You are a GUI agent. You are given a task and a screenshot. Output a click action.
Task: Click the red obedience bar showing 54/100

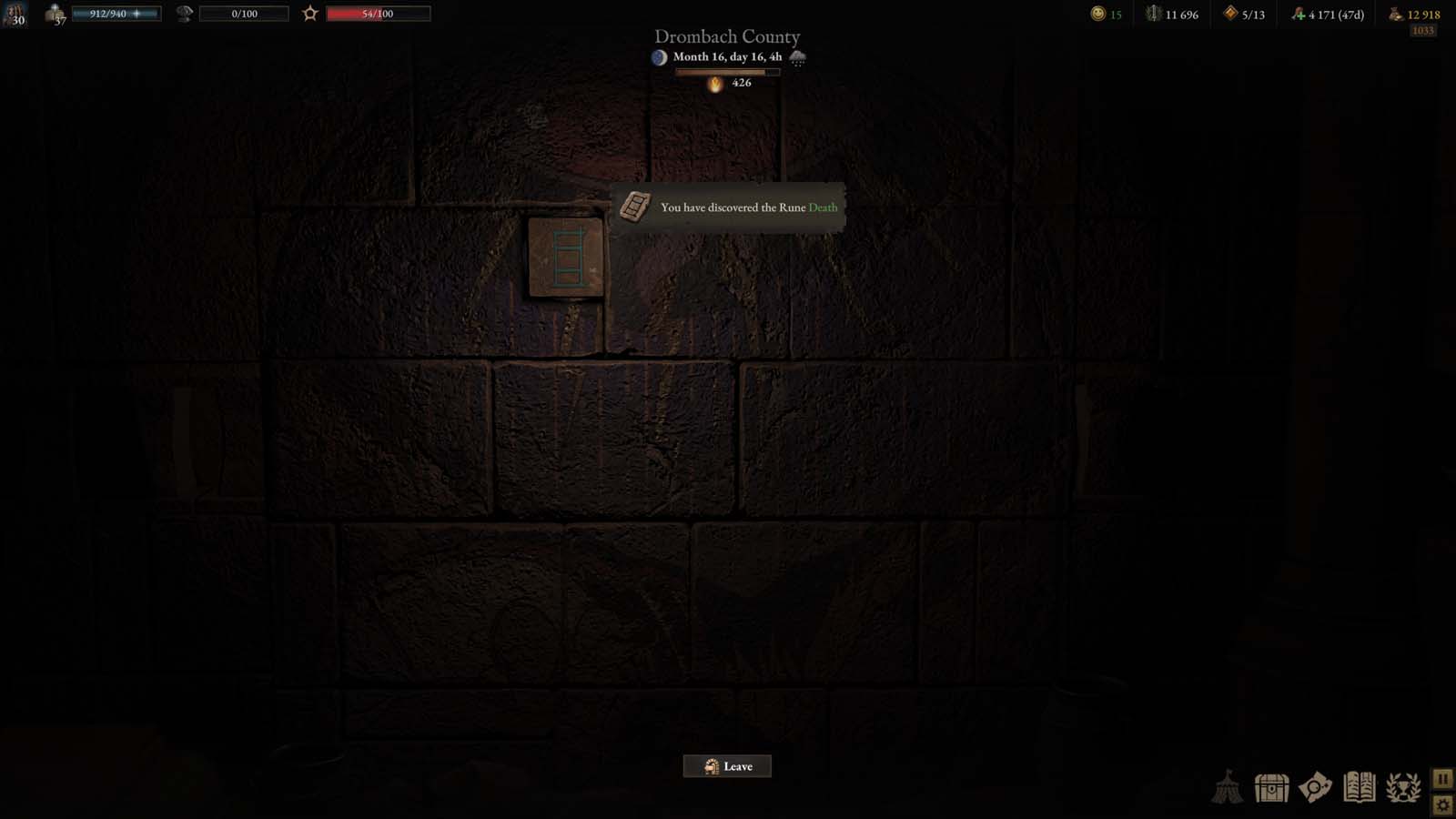click(x=379, y=13)
